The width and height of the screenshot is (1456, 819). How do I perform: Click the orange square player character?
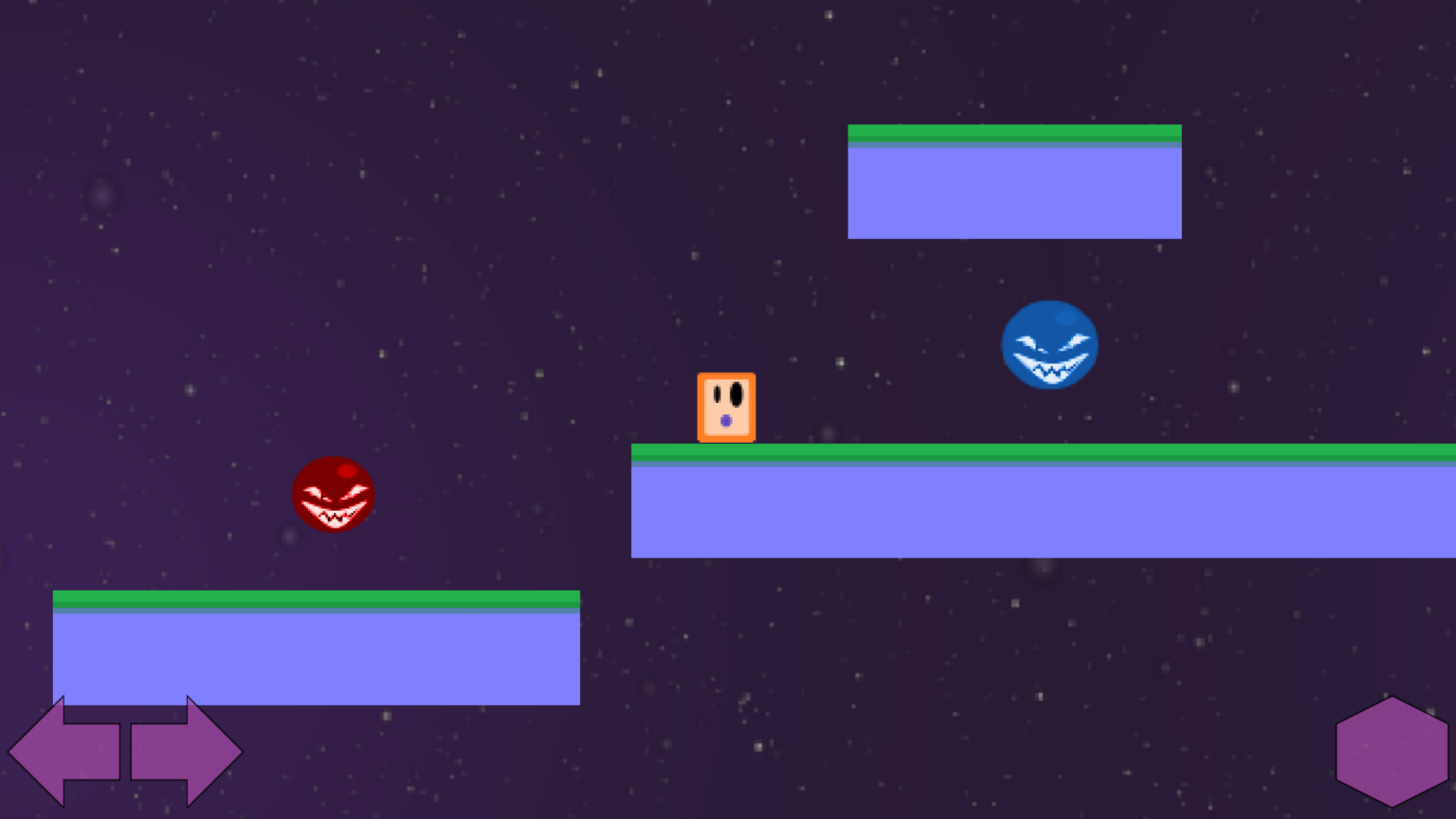pos(726,408)
